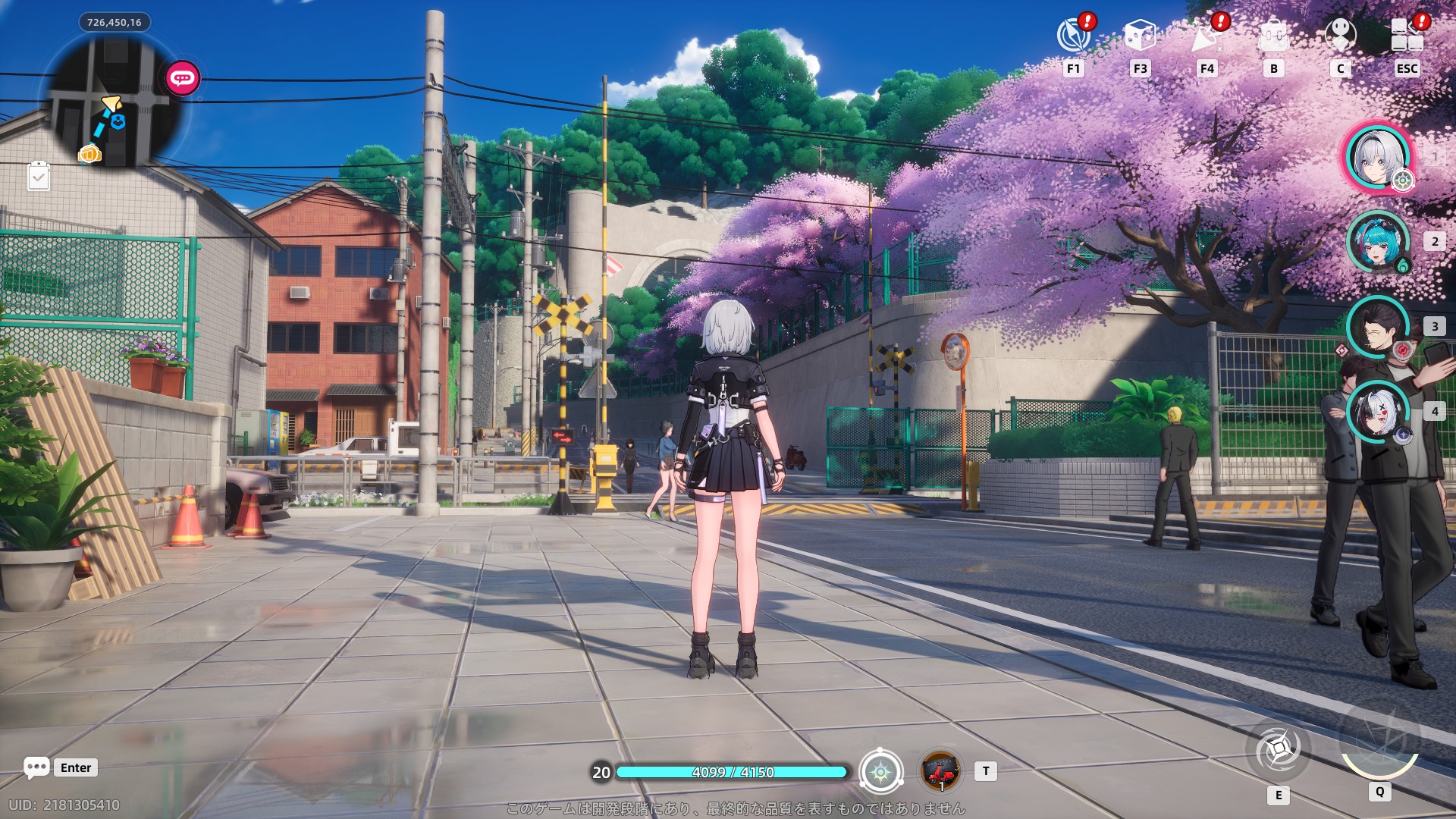
Task: Activate the ultimate ability icon
Action: point(1379,741)
